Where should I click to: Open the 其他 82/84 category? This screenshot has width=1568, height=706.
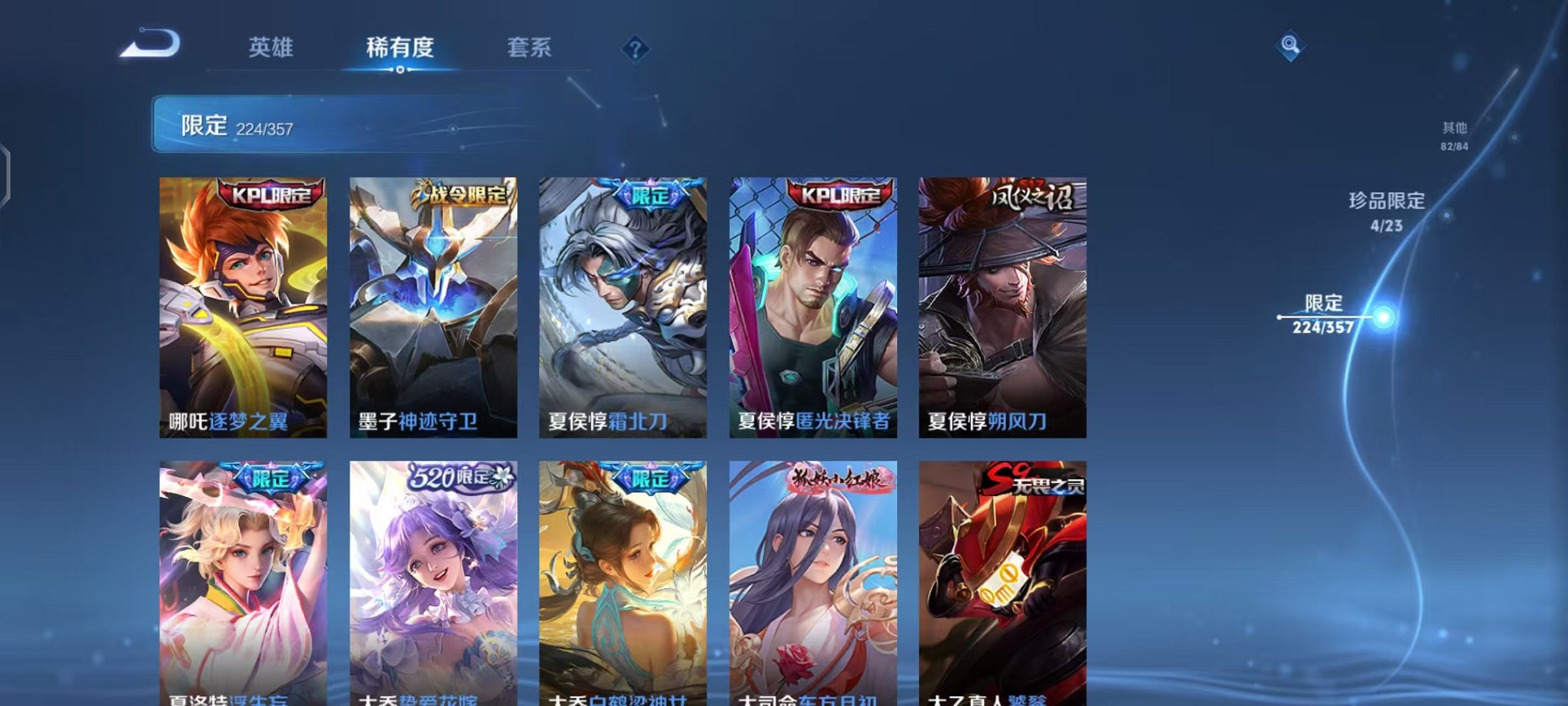pos(1453,137)
